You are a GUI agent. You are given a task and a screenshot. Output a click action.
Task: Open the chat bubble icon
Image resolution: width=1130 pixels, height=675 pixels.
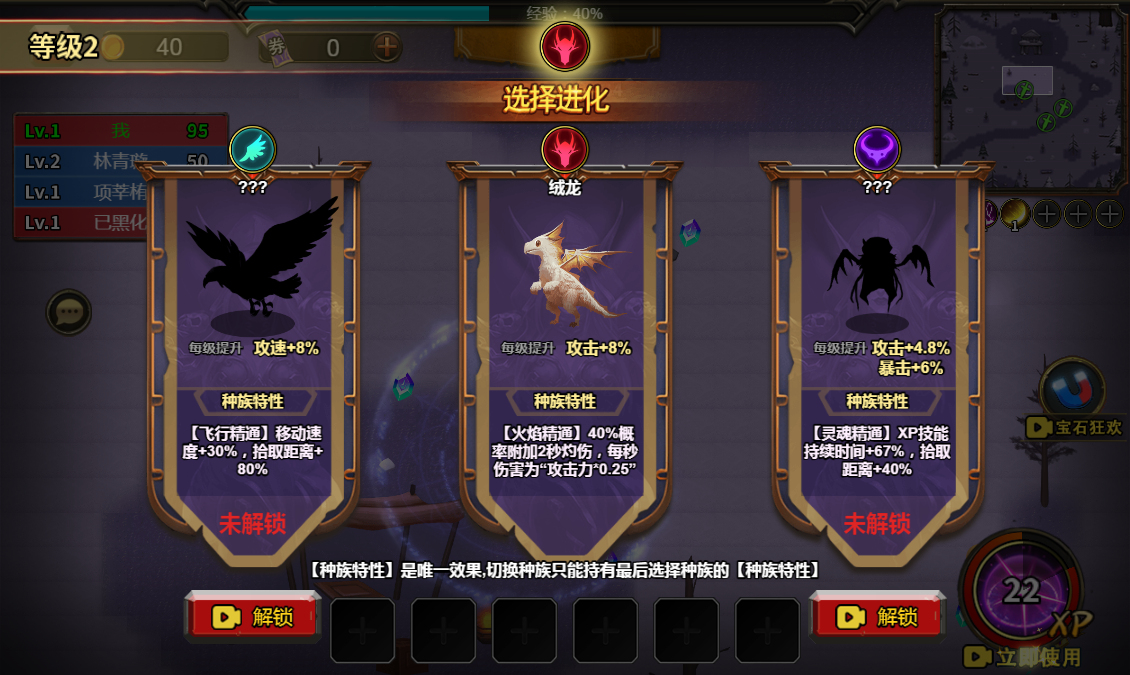tap(69, 313)
